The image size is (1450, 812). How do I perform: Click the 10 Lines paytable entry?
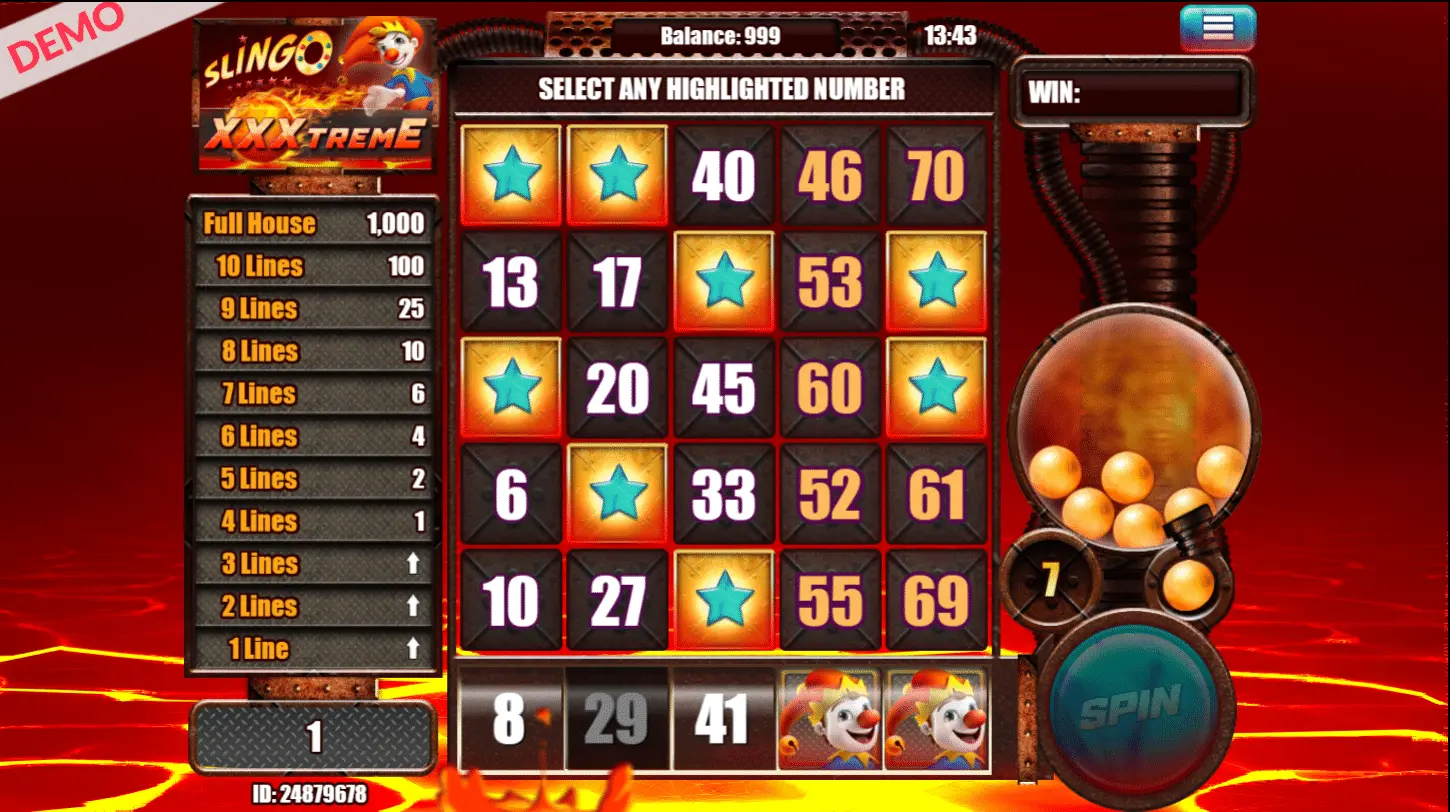click(x=313, y=266)
